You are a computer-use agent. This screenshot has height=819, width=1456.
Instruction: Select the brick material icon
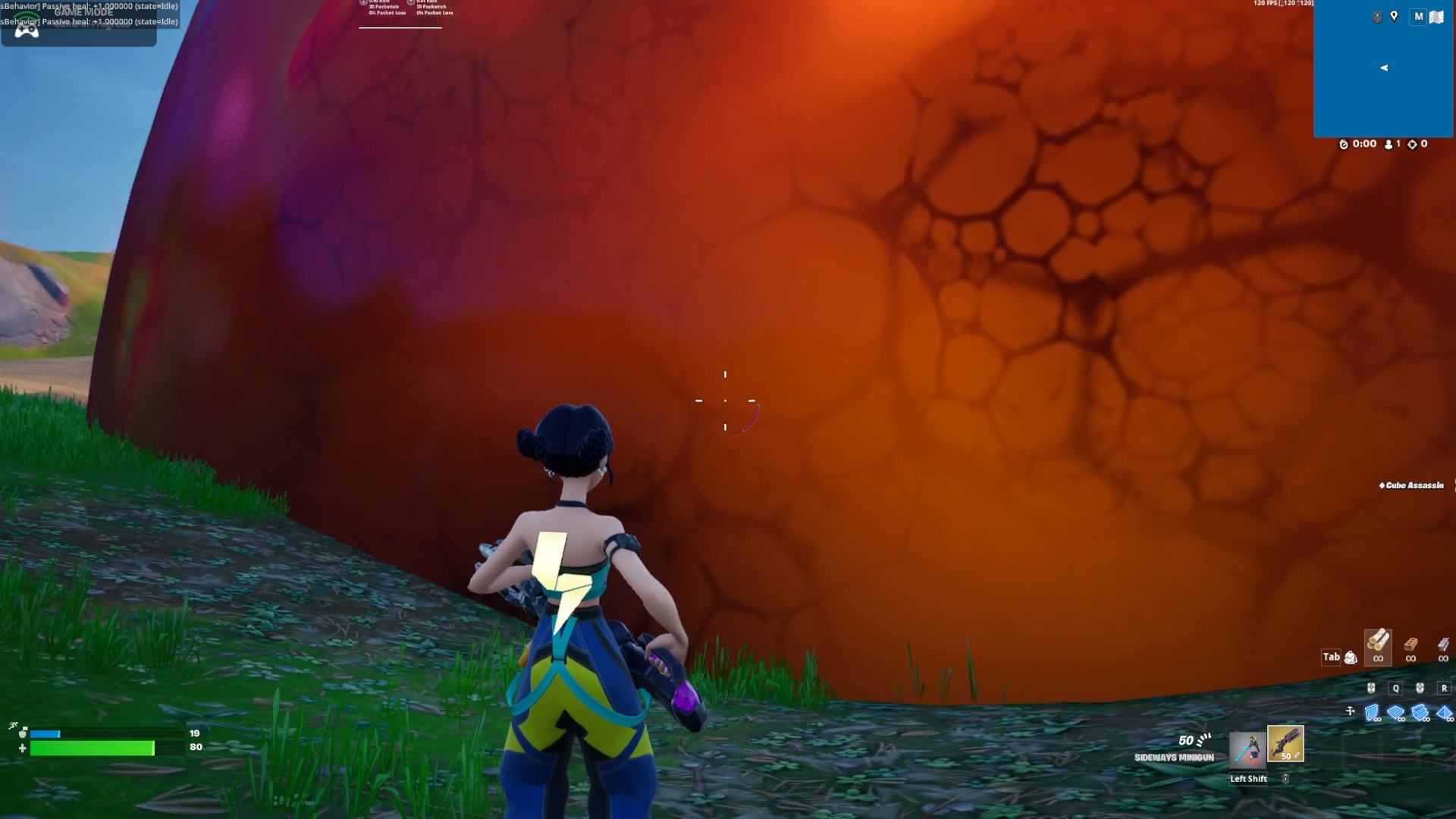click(1410, 644)
